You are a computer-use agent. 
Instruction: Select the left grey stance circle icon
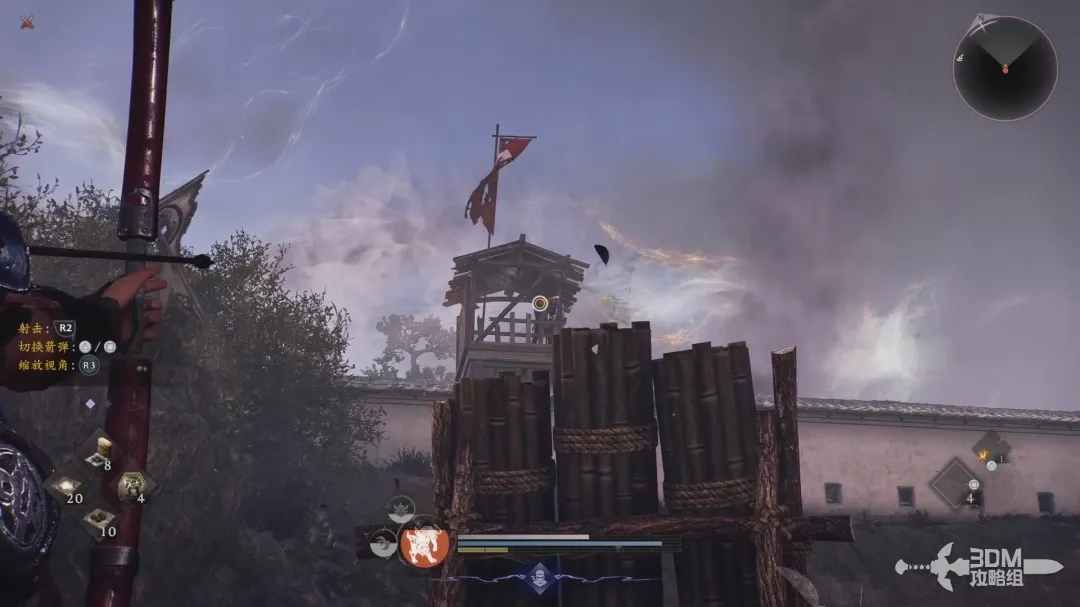tap(383, 544)
